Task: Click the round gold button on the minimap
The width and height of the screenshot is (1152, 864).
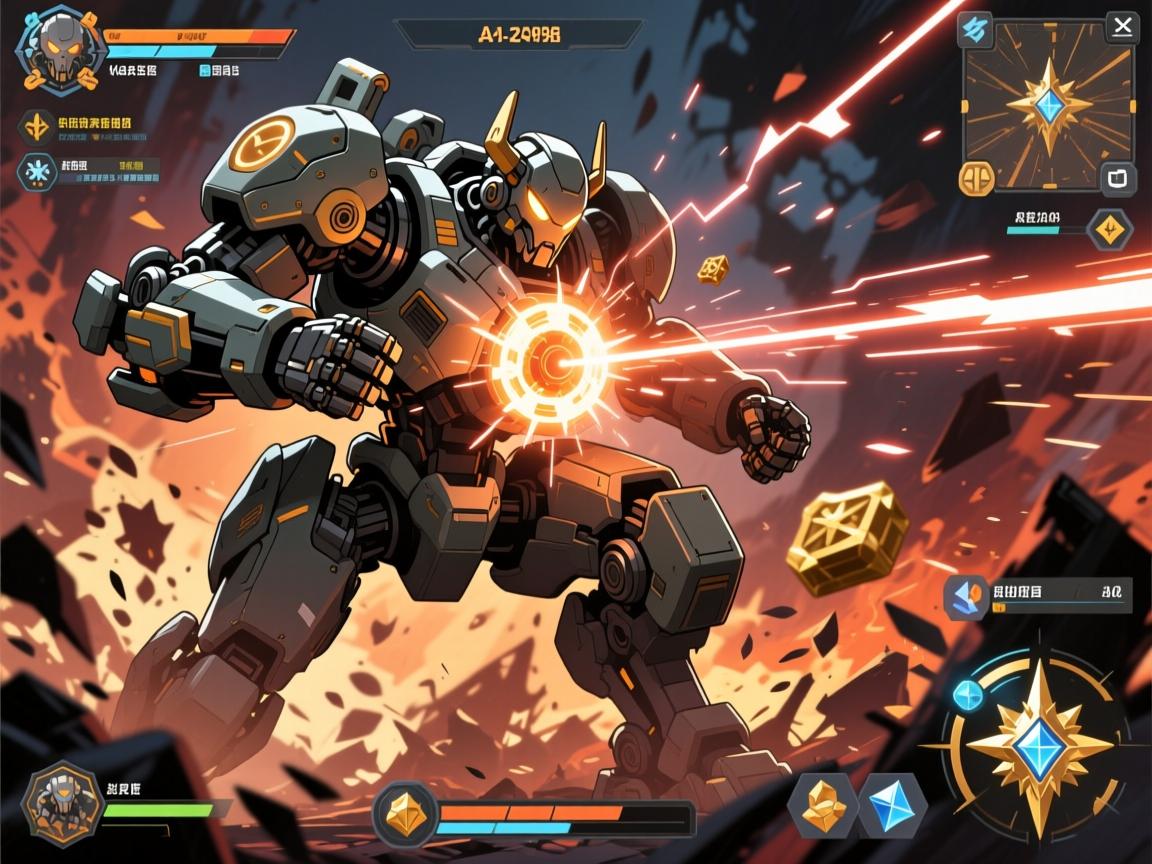Action: point(976,179)
